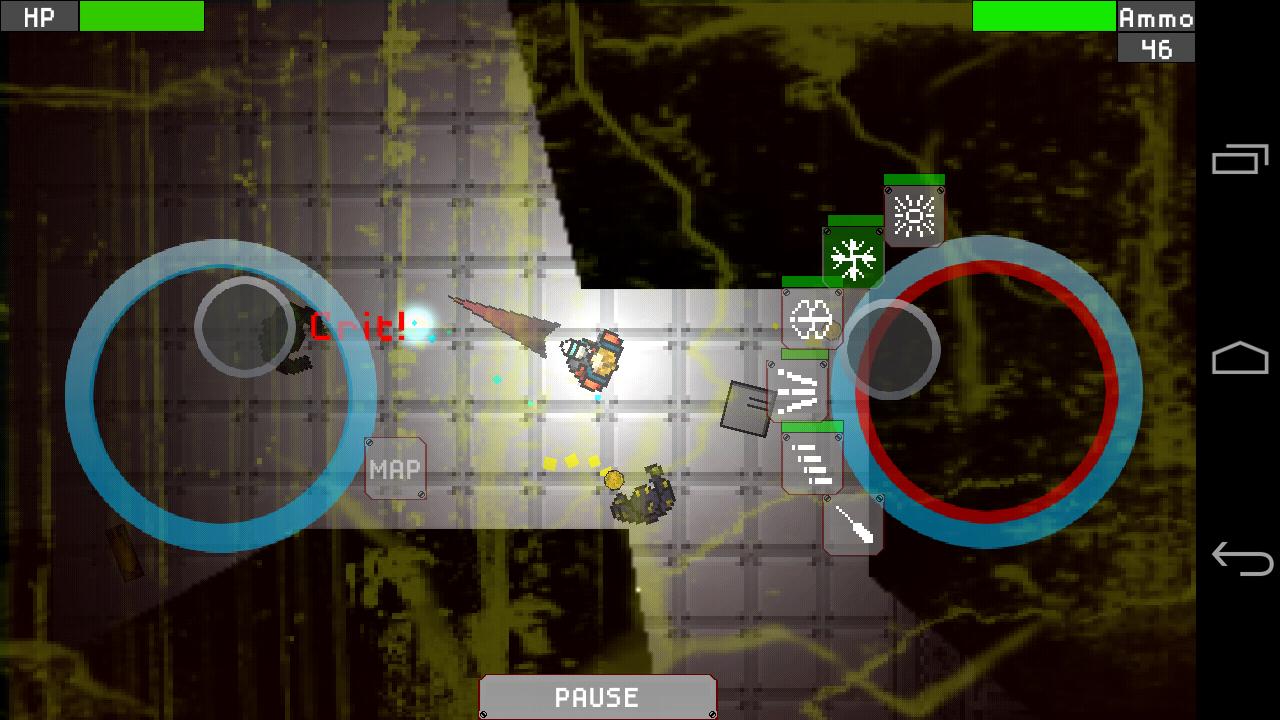The image size is (1280, 720).
Task: Tap the player character in the spotlight
Action: pos(592,362)
